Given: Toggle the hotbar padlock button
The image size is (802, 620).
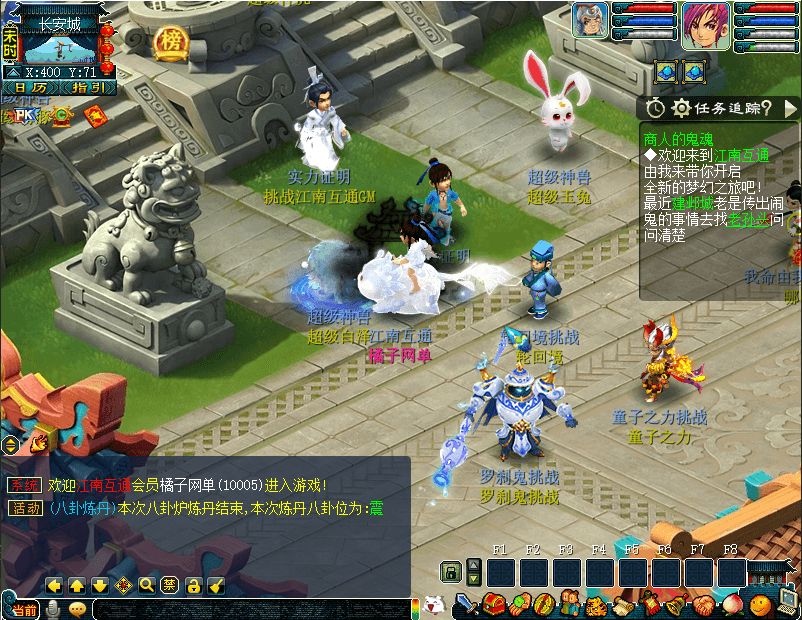Looking at the screenshot, I should (450, 573).
